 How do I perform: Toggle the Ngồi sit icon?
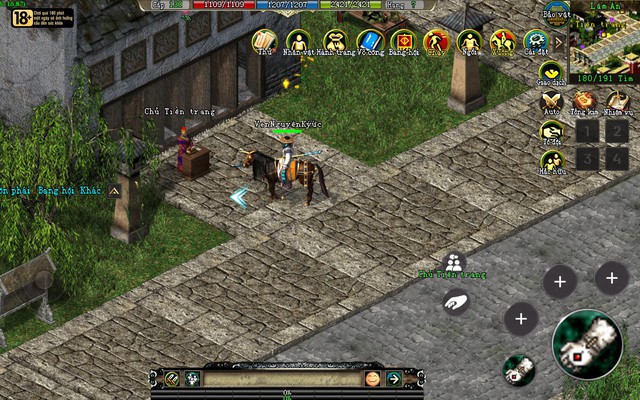[x=469, y=41]
